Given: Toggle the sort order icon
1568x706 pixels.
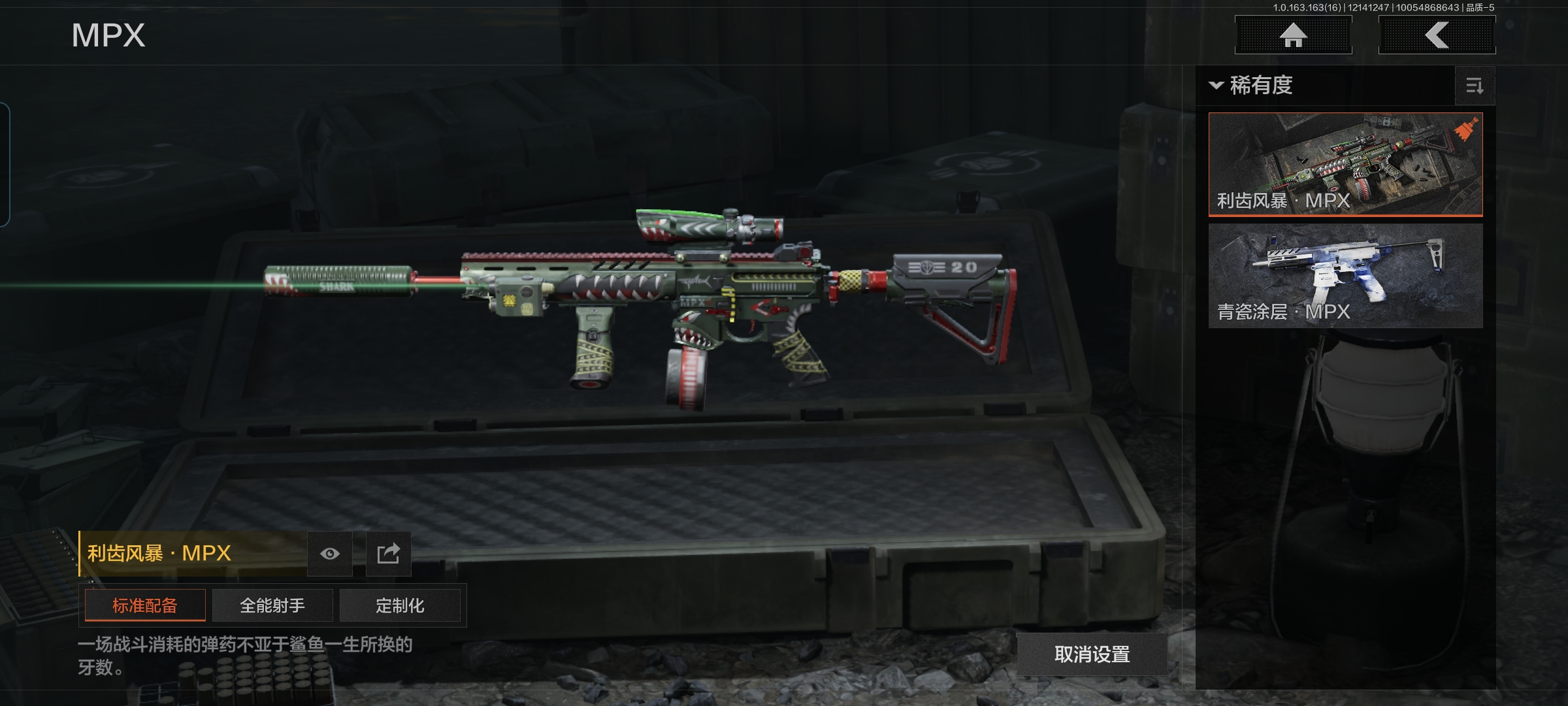Looking at the screenshot, I should point(1475,86).
